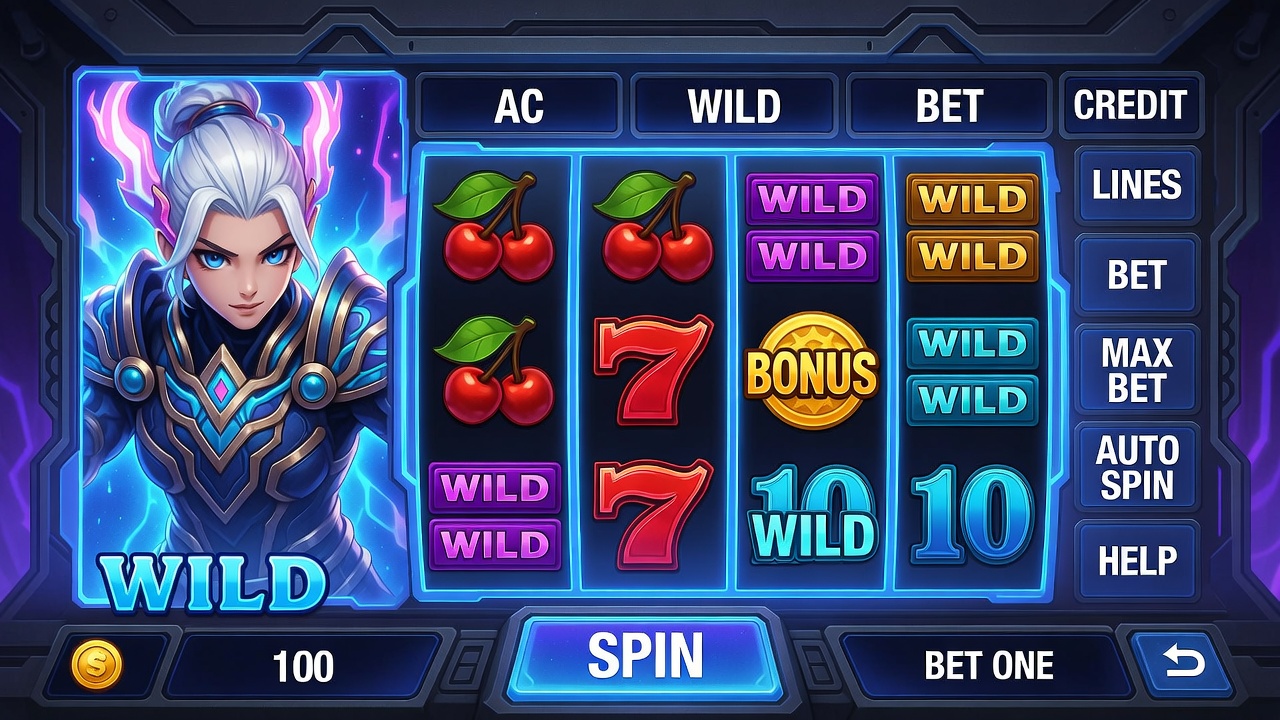Select the AC header tab

point(518,106)
